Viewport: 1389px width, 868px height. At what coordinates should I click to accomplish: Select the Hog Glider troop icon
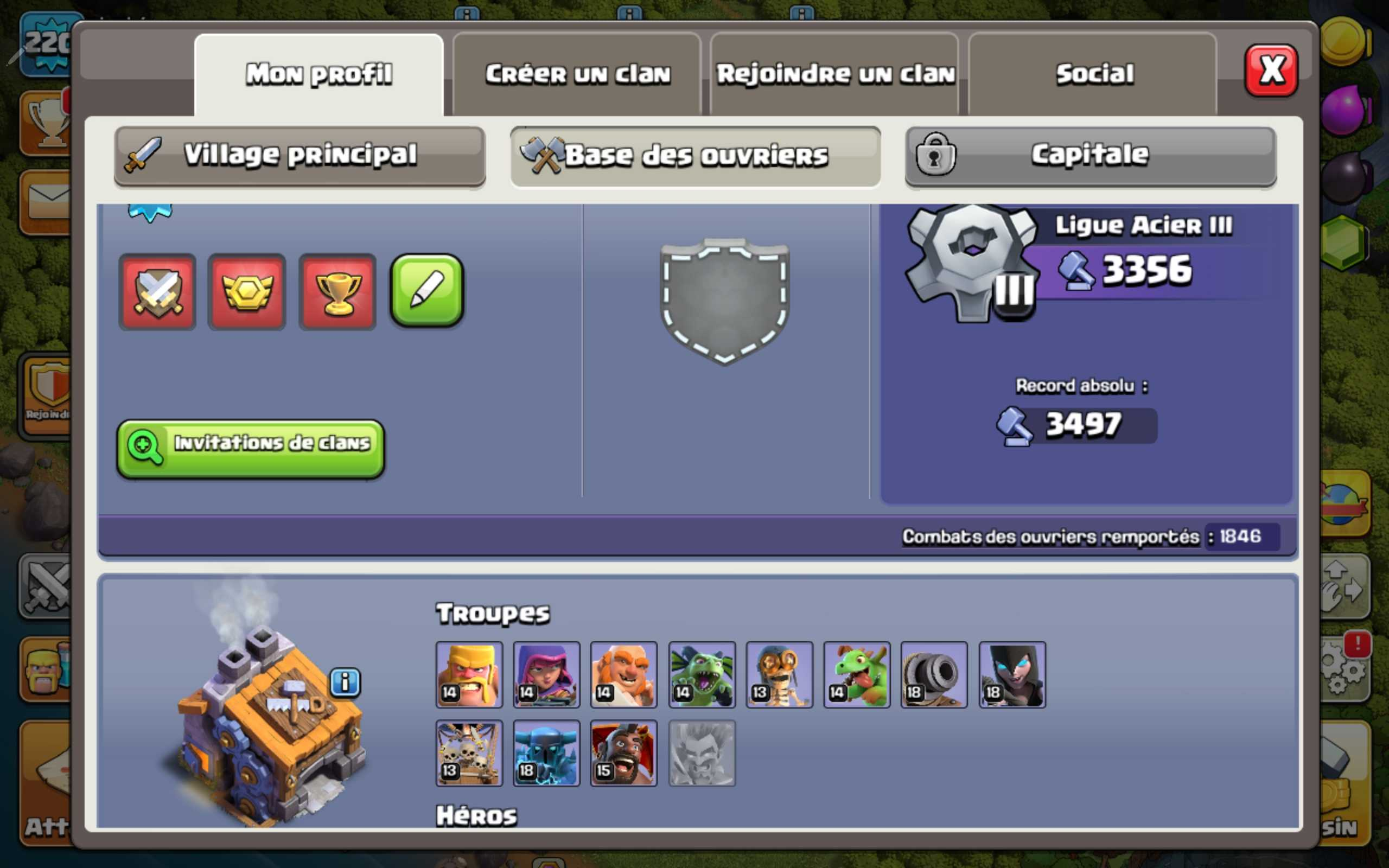point(624,753)
